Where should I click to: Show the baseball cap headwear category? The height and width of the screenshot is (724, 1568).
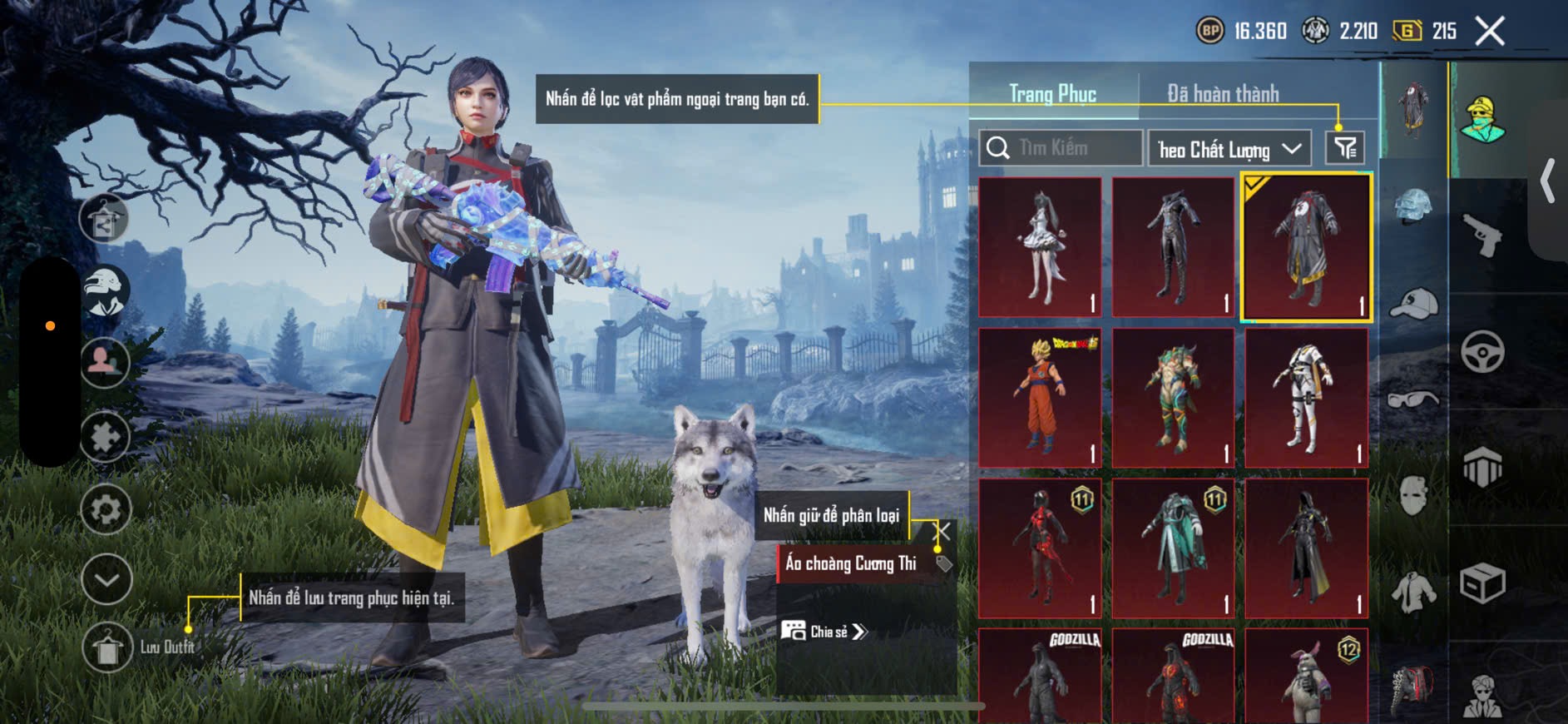point(1413,304)
